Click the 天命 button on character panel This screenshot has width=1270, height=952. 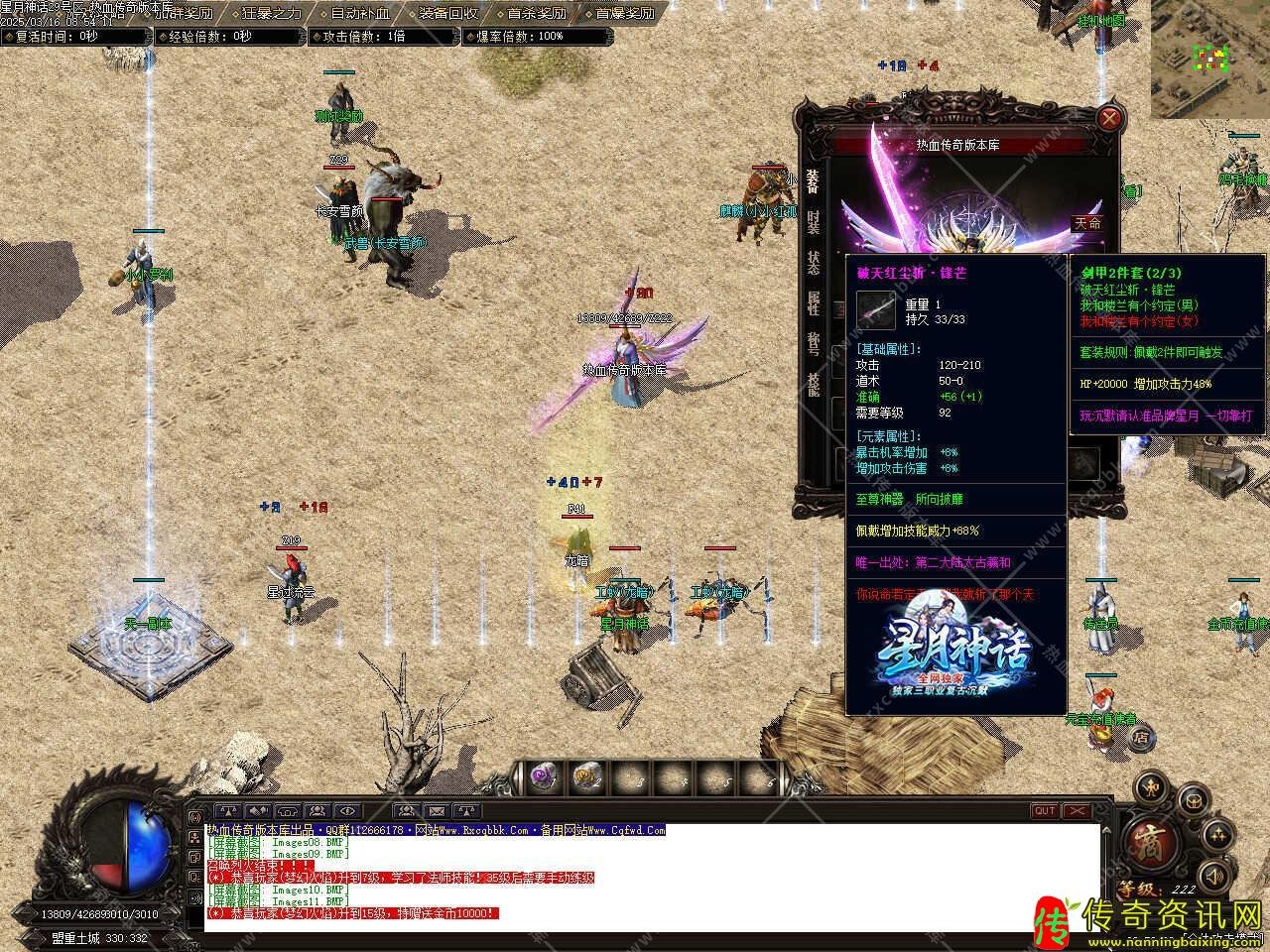click(x=1087, y=223)
